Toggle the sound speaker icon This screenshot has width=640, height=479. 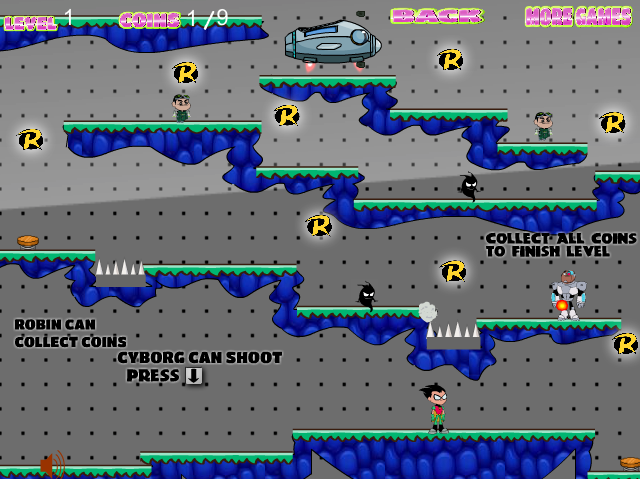(52, 463)
